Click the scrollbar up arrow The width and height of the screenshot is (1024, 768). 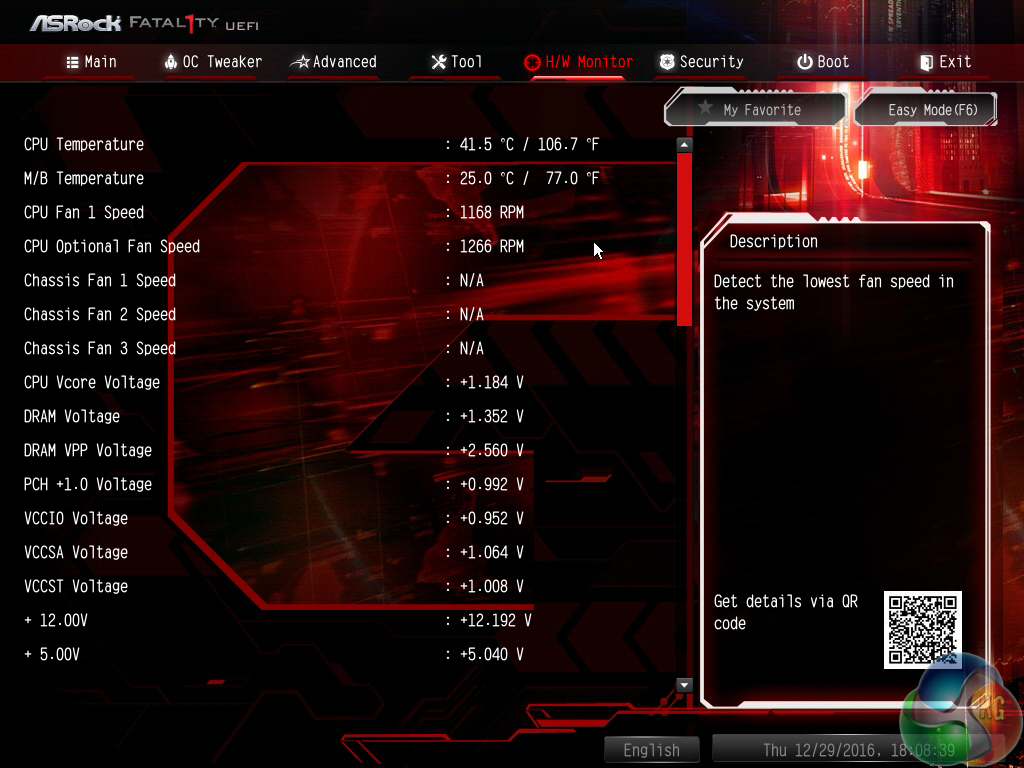tap(684, 145)
